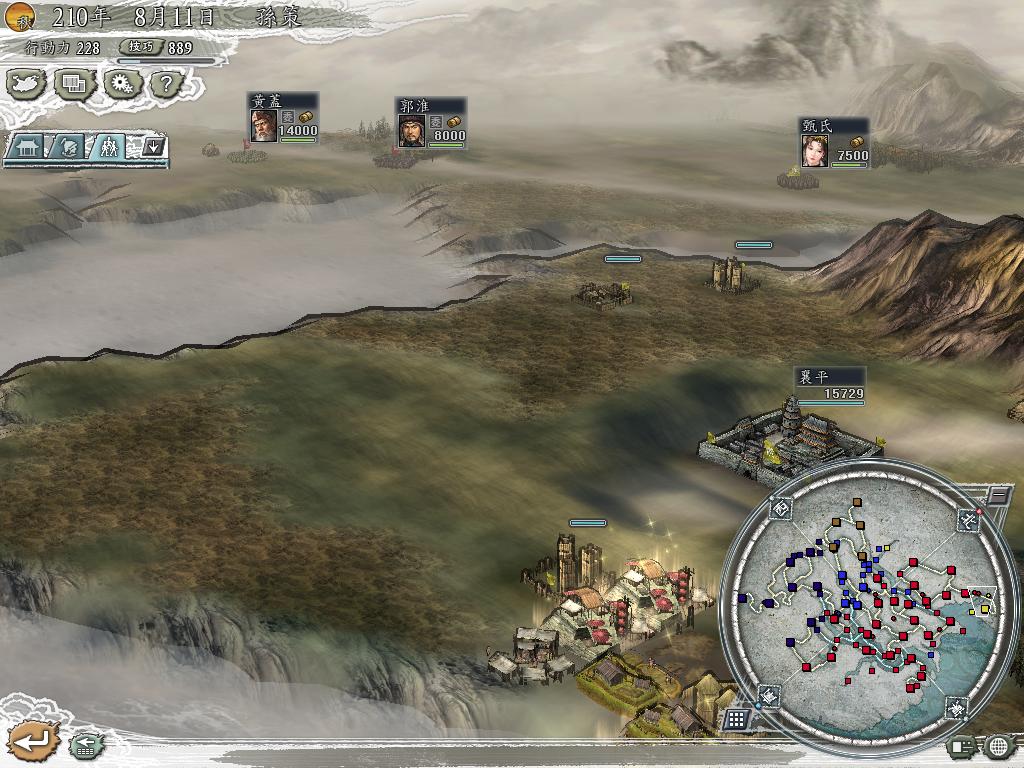Open the gear settings menu

(x=121, y=84)
